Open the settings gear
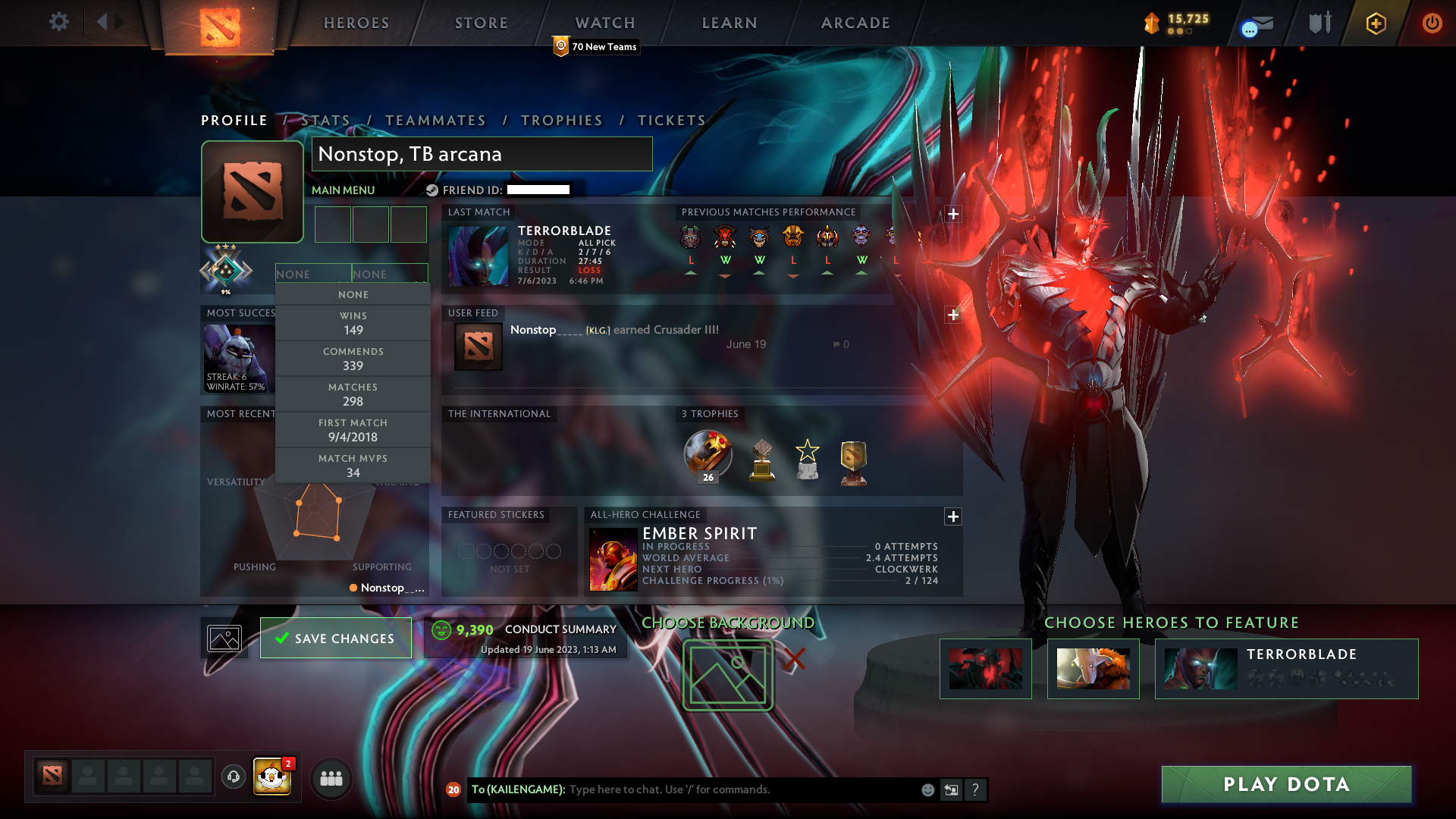Screen dimensions: 1456x819 point(59,23)
